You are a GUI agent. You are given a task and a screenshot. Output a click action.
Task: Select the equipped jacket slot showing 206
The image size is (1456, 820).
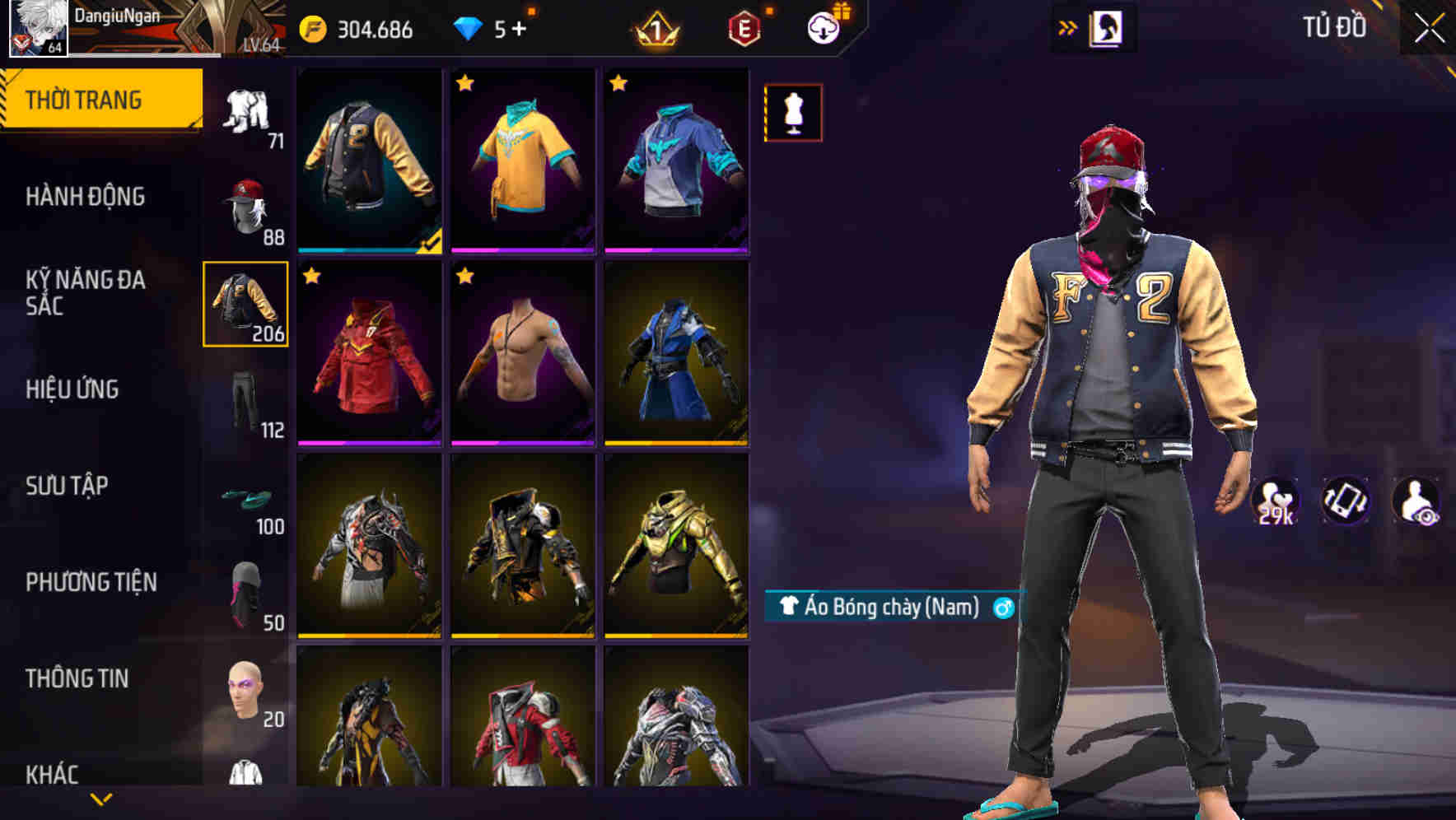(x=245, y=305)
